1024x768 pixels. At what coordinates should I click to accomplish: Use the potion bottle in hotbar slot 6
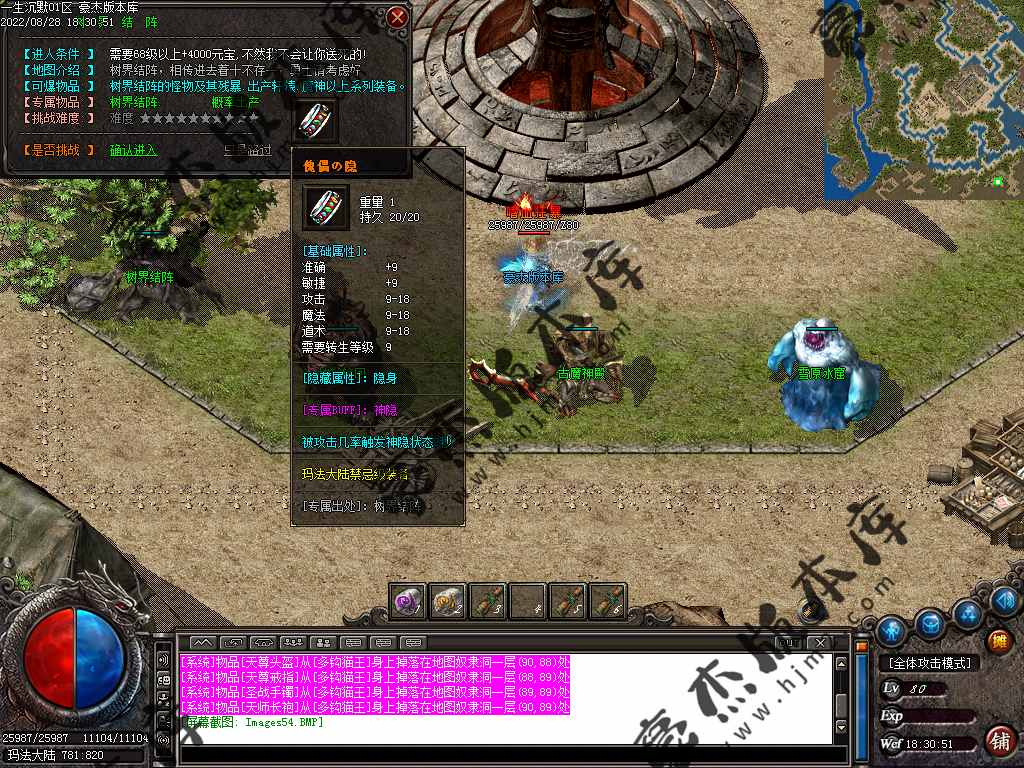[x=608, y=601]
